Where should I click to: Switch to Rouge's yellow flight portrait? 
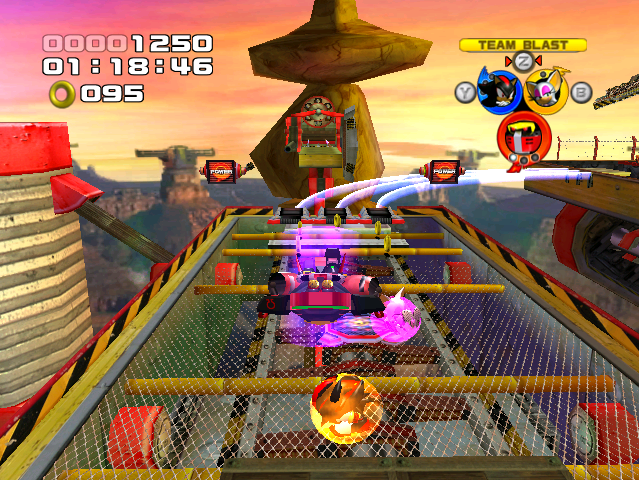[546, 92]
